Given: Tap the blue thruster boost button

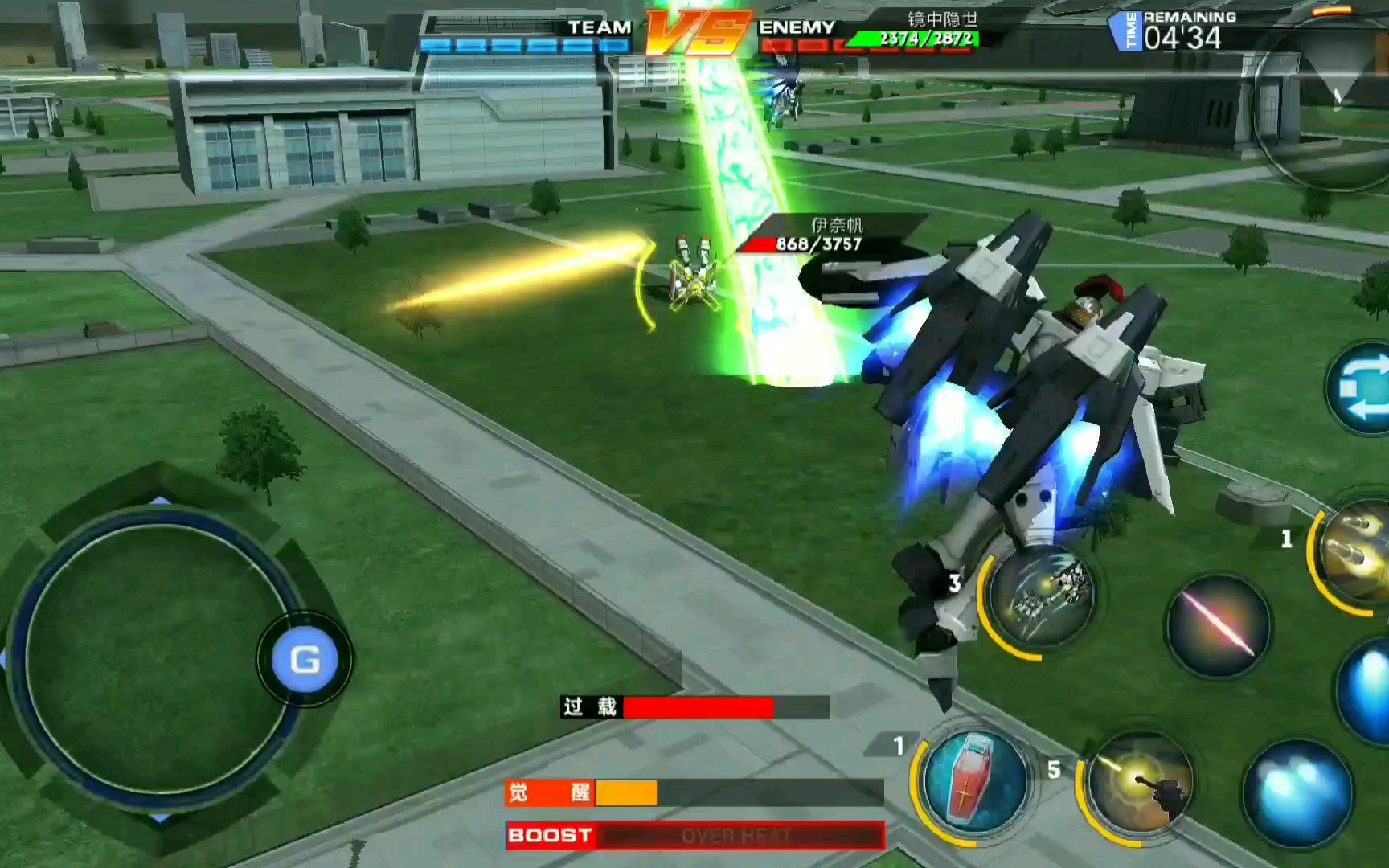Looking at the screenshot, I should click(x=1297, y=792).
